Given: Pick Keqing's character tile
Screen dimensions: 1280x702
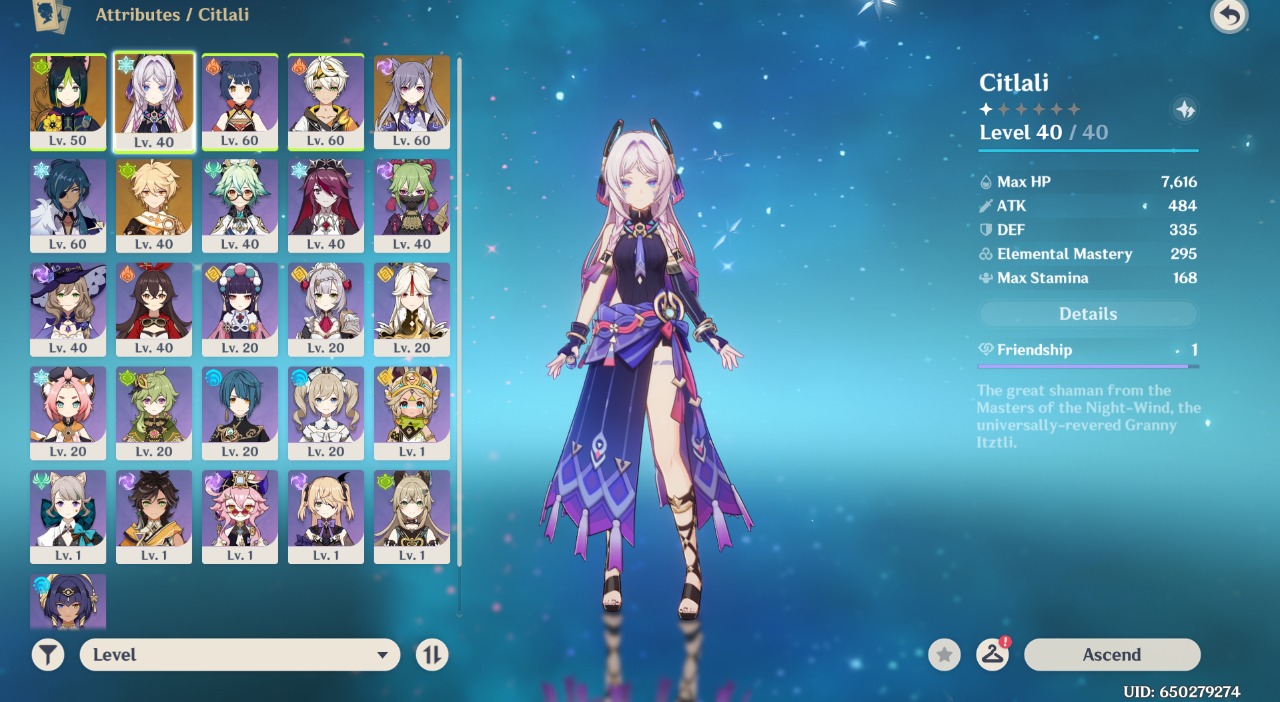Looking at the screenshot, I should (412, 101).
